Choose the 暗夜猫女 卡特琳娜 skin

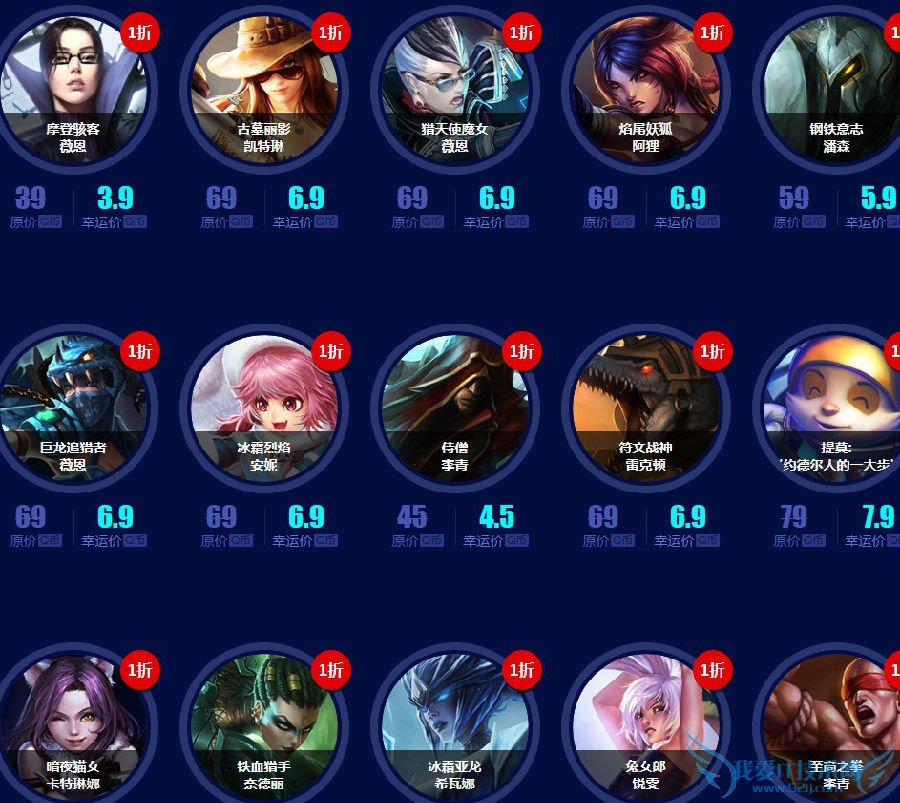[x=72, y=725]
